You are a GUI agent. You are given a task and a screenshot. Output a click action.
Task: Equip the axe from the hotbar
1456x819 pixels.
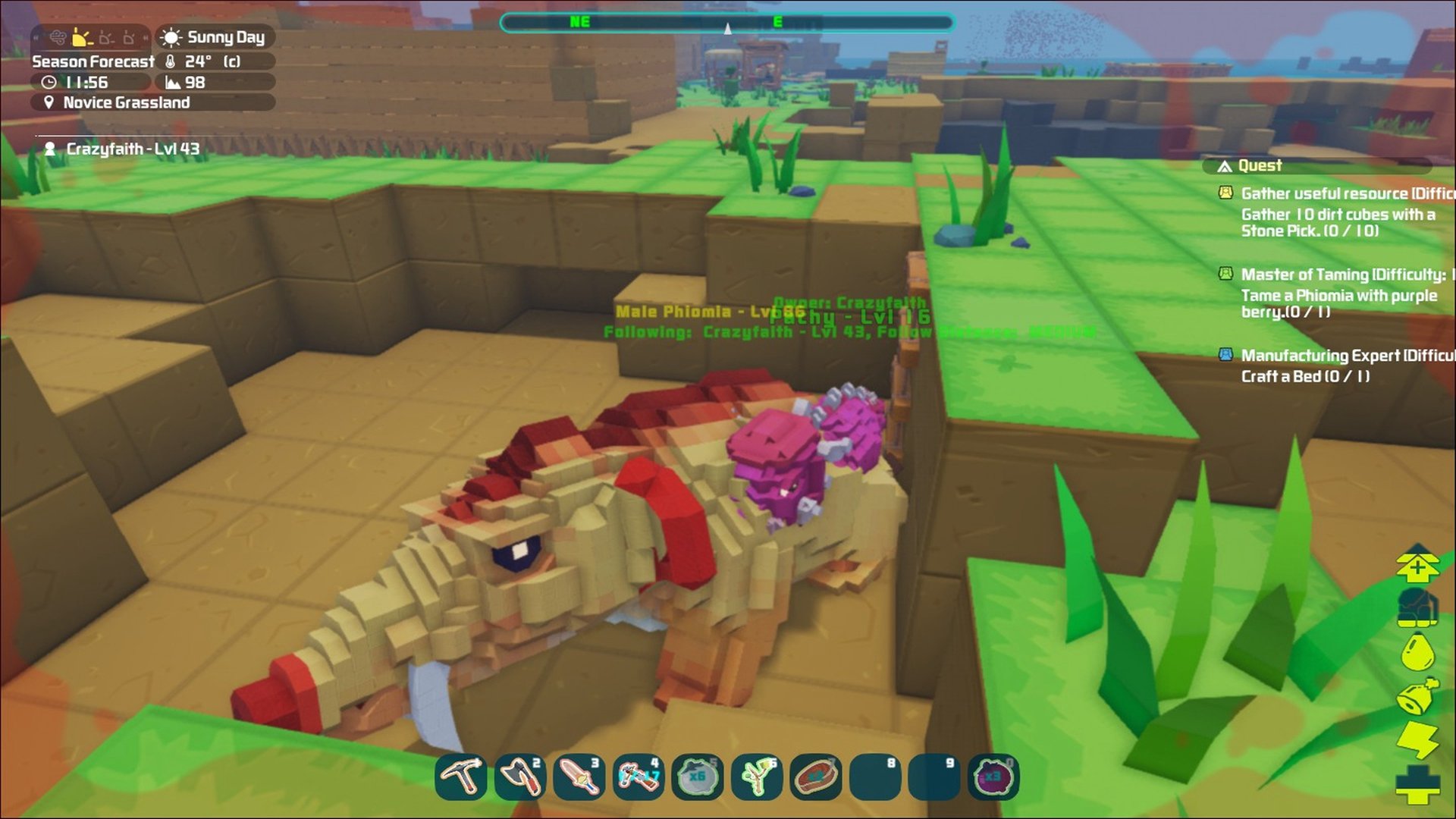[520, 777]
